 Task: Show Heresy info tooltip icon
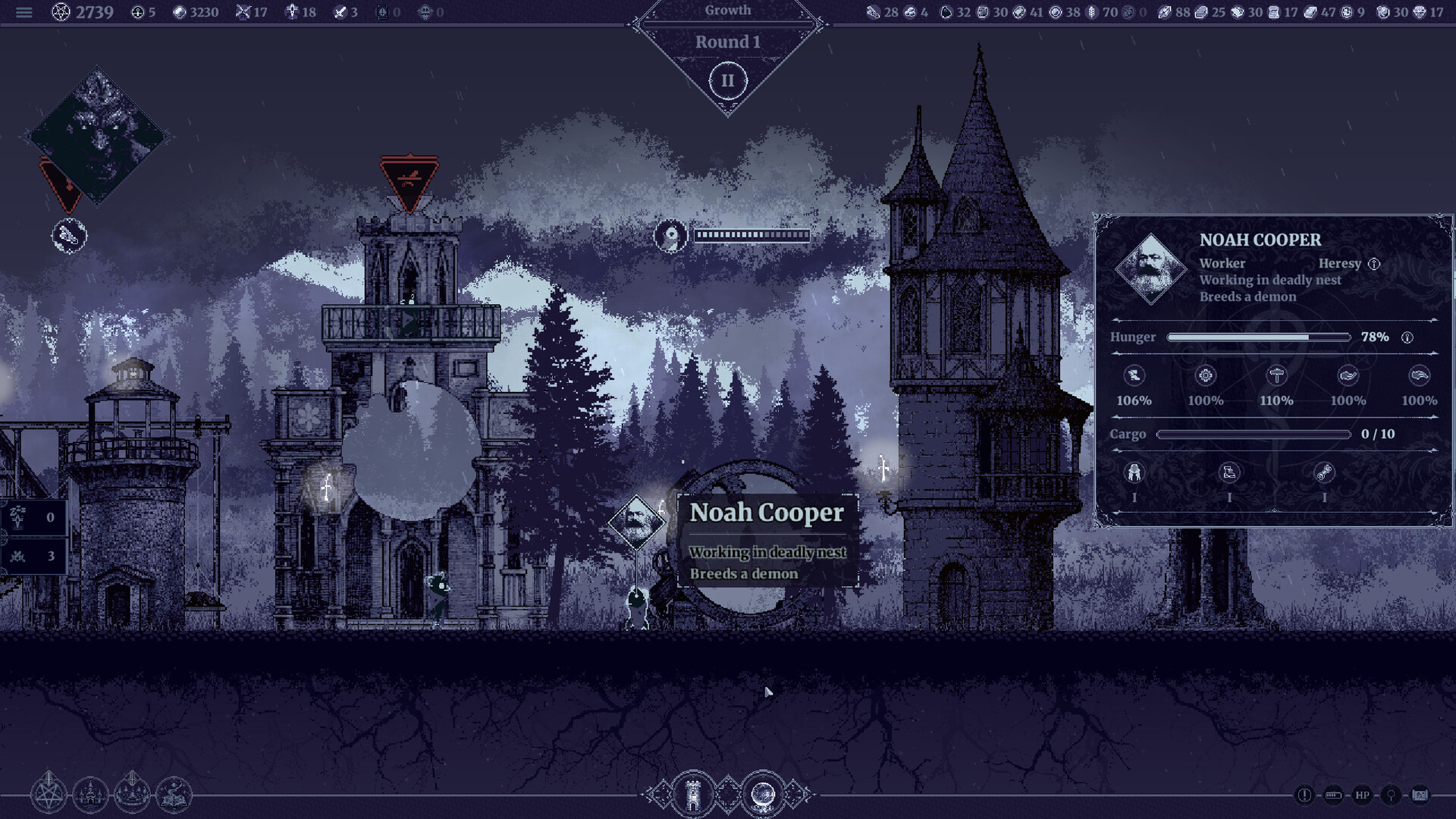pos(1374,264)
